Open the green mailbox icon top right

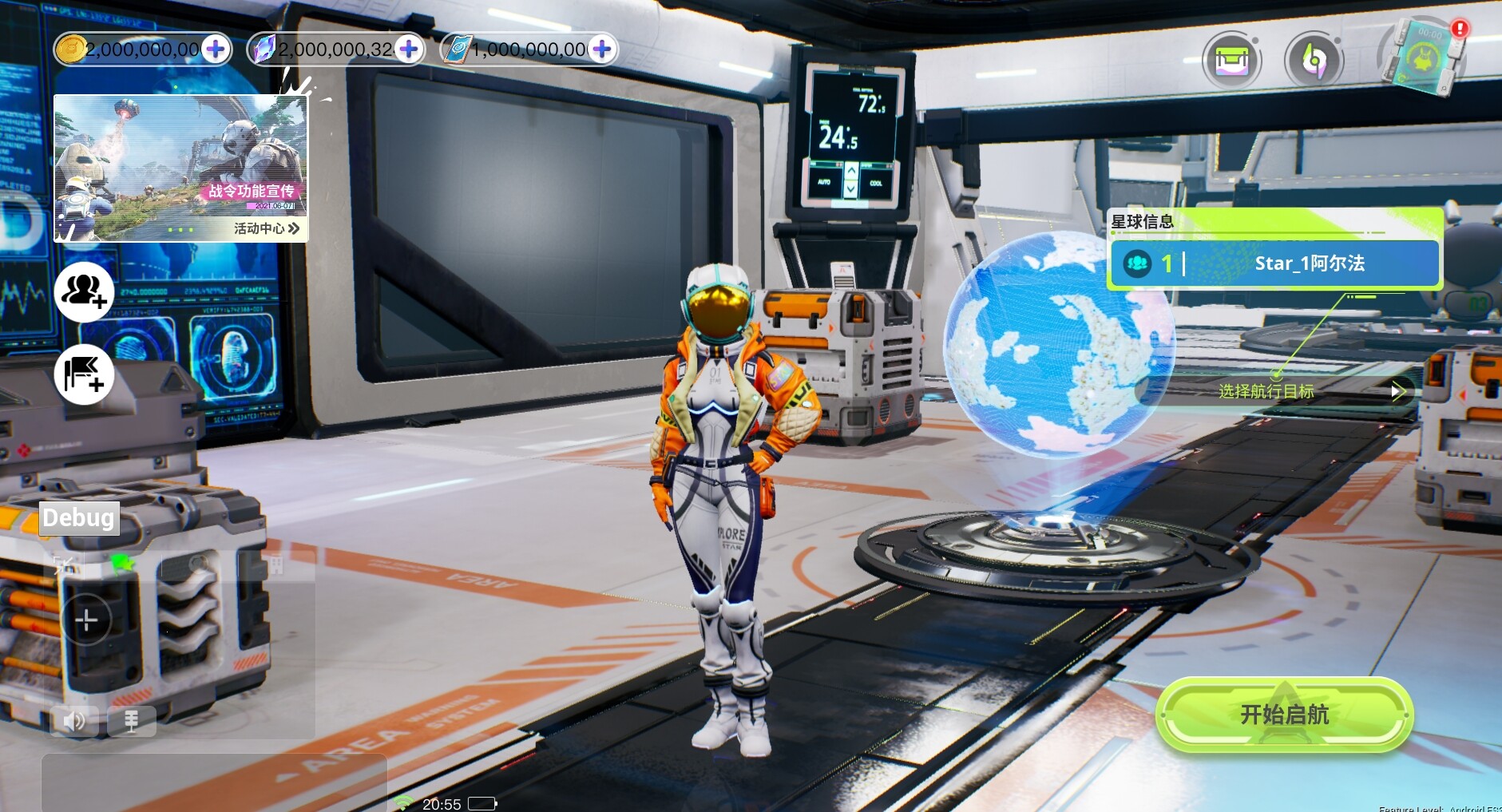pyautogui.click(x=1232, y=60)
